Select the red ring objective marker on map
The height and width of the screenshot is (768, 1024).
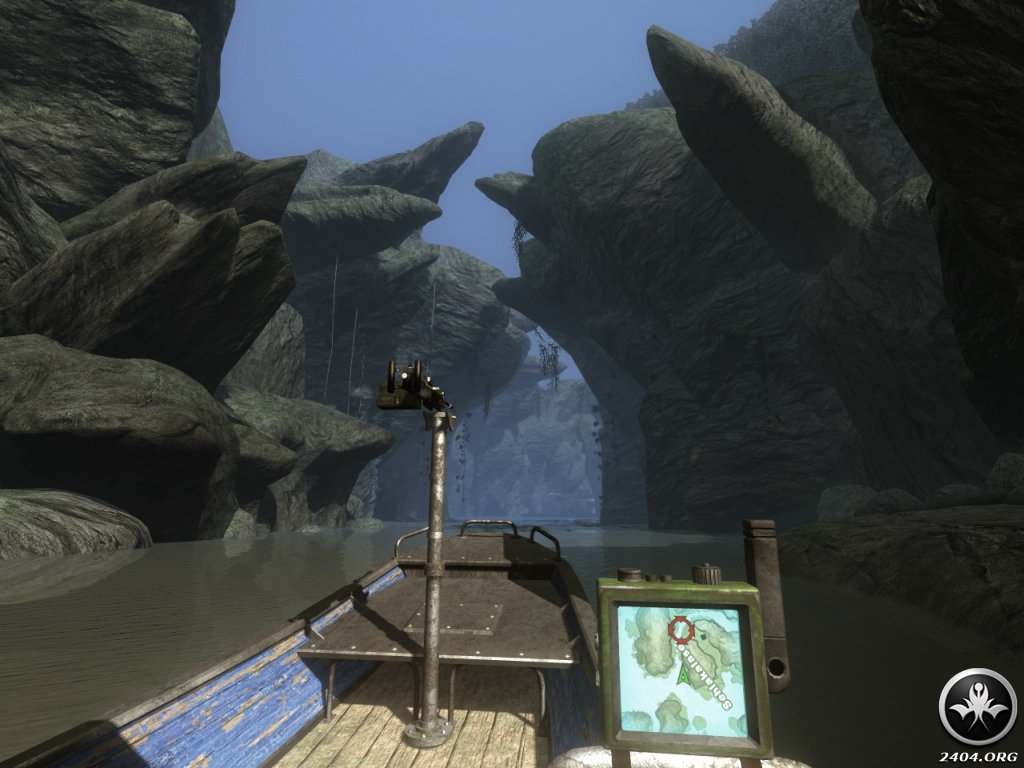[x=681, y=629]
